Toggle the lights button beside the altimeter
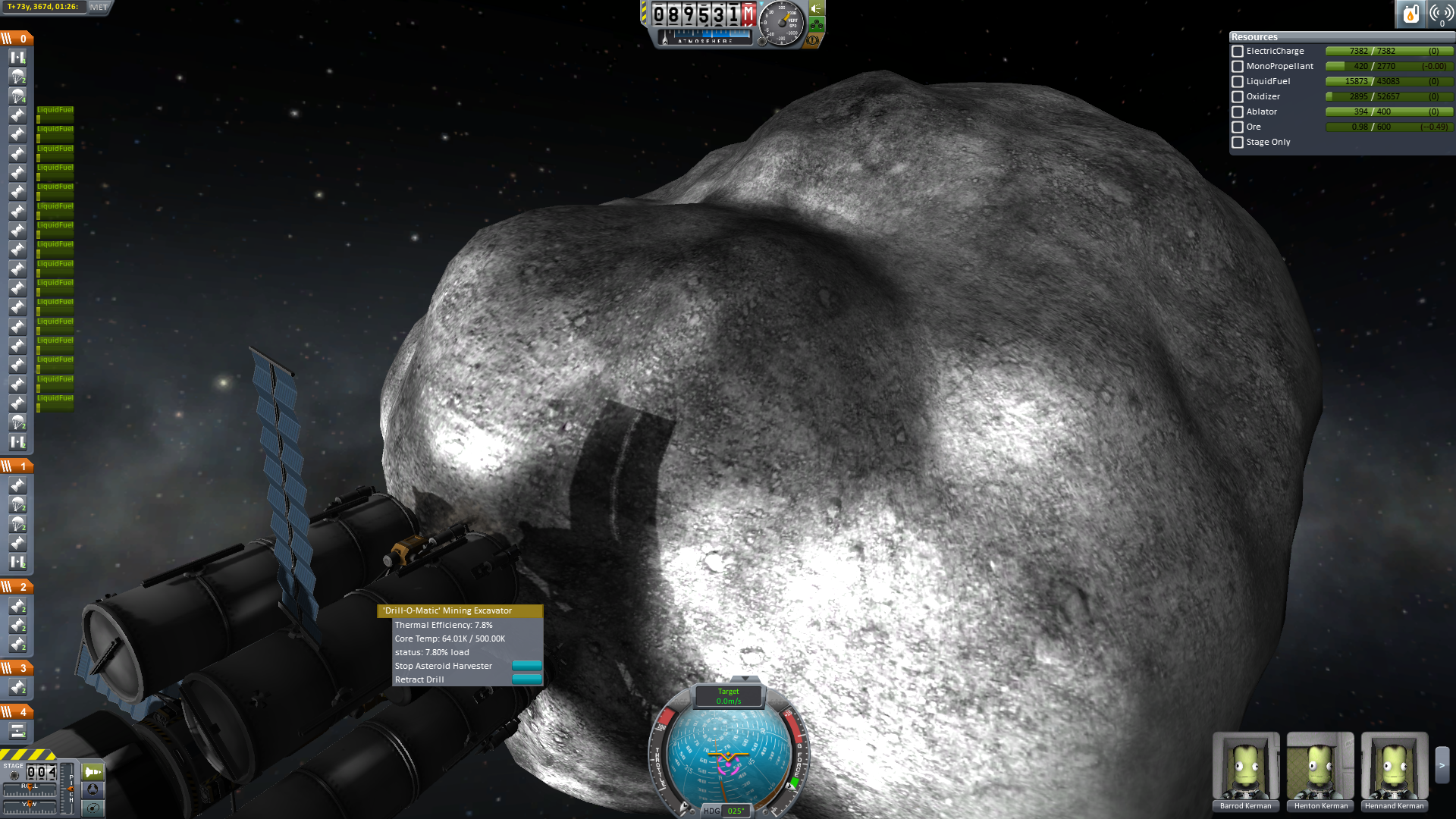Image resolution: width=1456 pixels, height=819 pixels. [817, 8]
